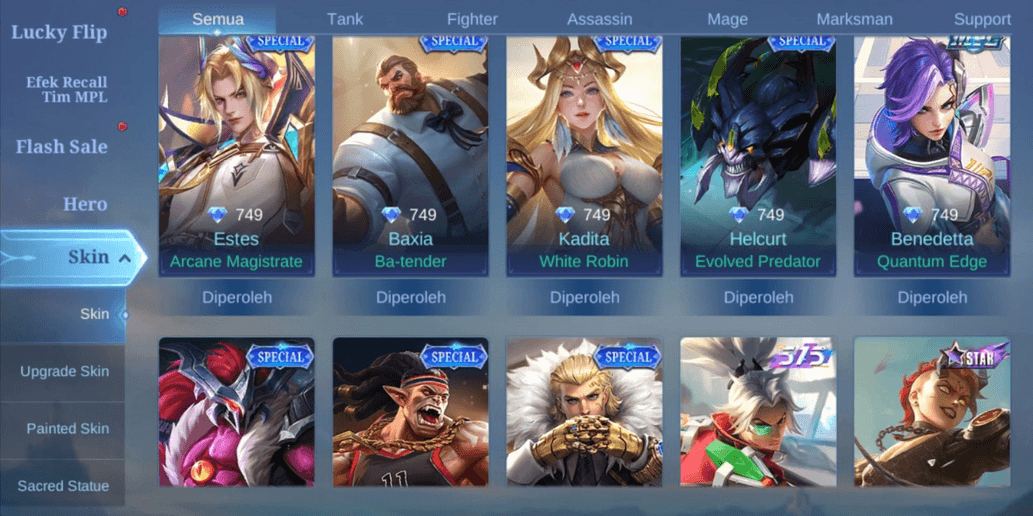Viewport: 1033px width, 516px height.
Task: Switch to the Support tab
Action: click(x=982, y=19)
